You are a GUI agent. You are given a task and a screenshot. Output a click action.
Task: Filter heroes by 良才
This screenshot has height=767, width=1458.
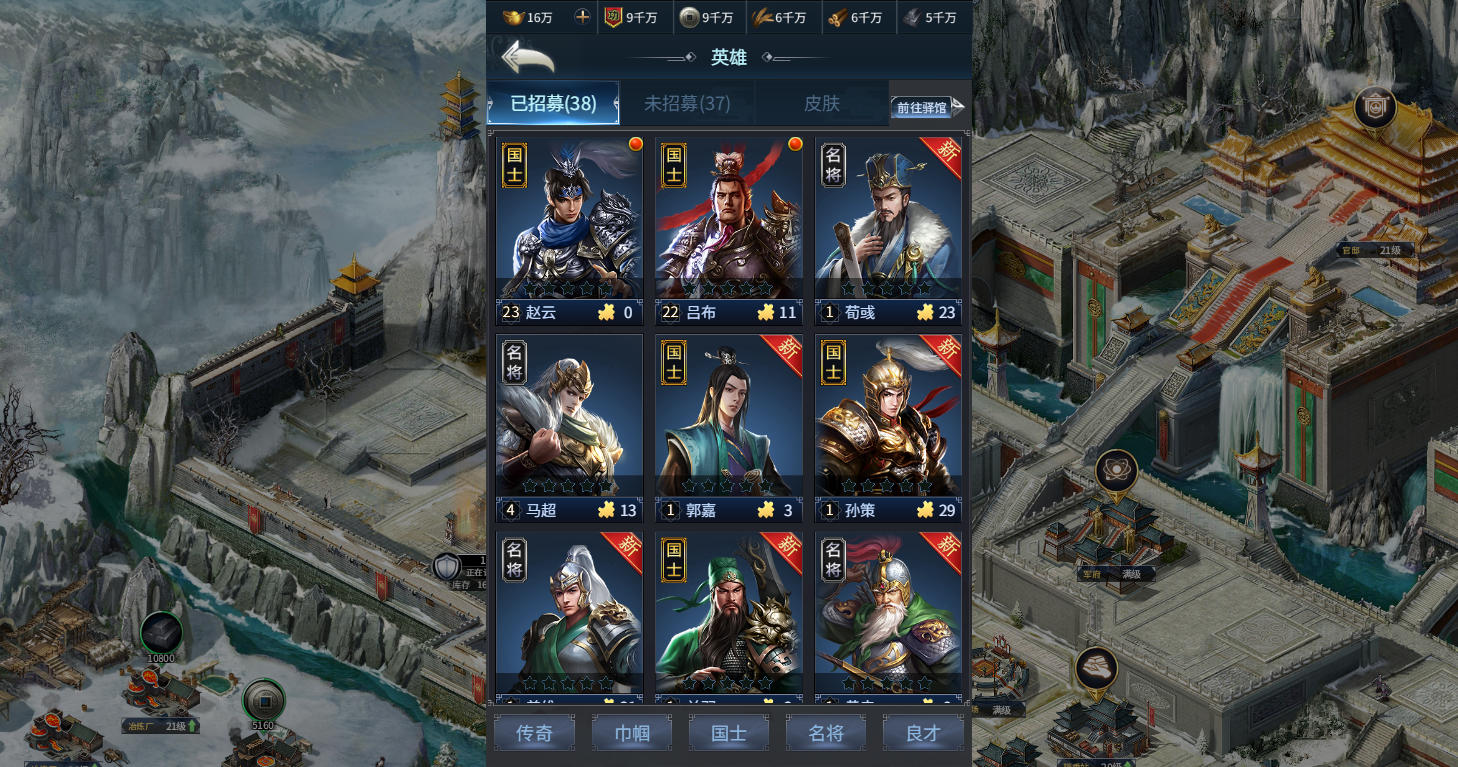pos(923,733)
